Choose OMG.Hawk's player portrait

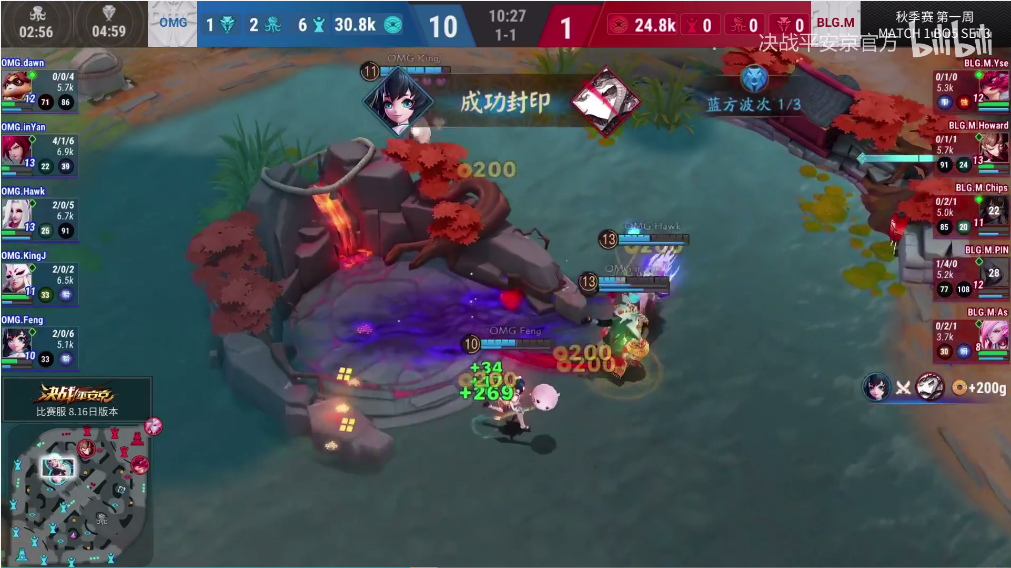click(16, 213)
